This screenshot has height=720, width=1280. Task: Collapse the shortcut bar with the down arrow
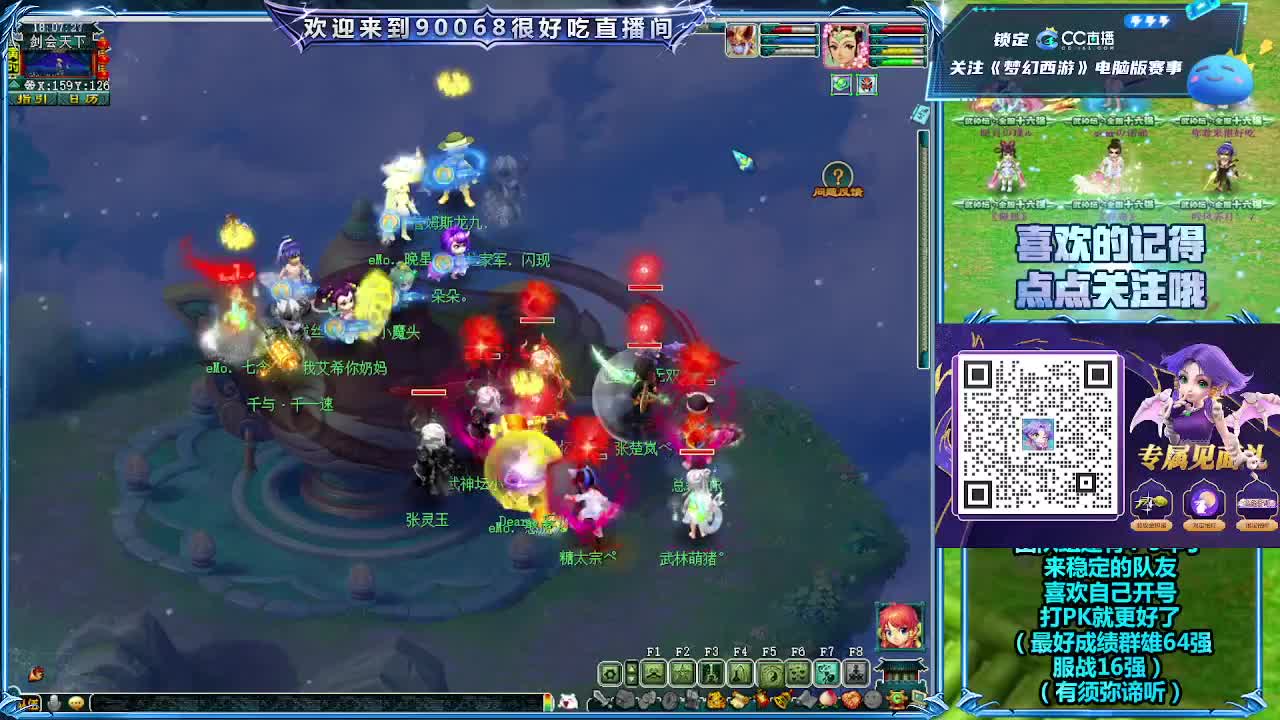click(x=631, y=680)
